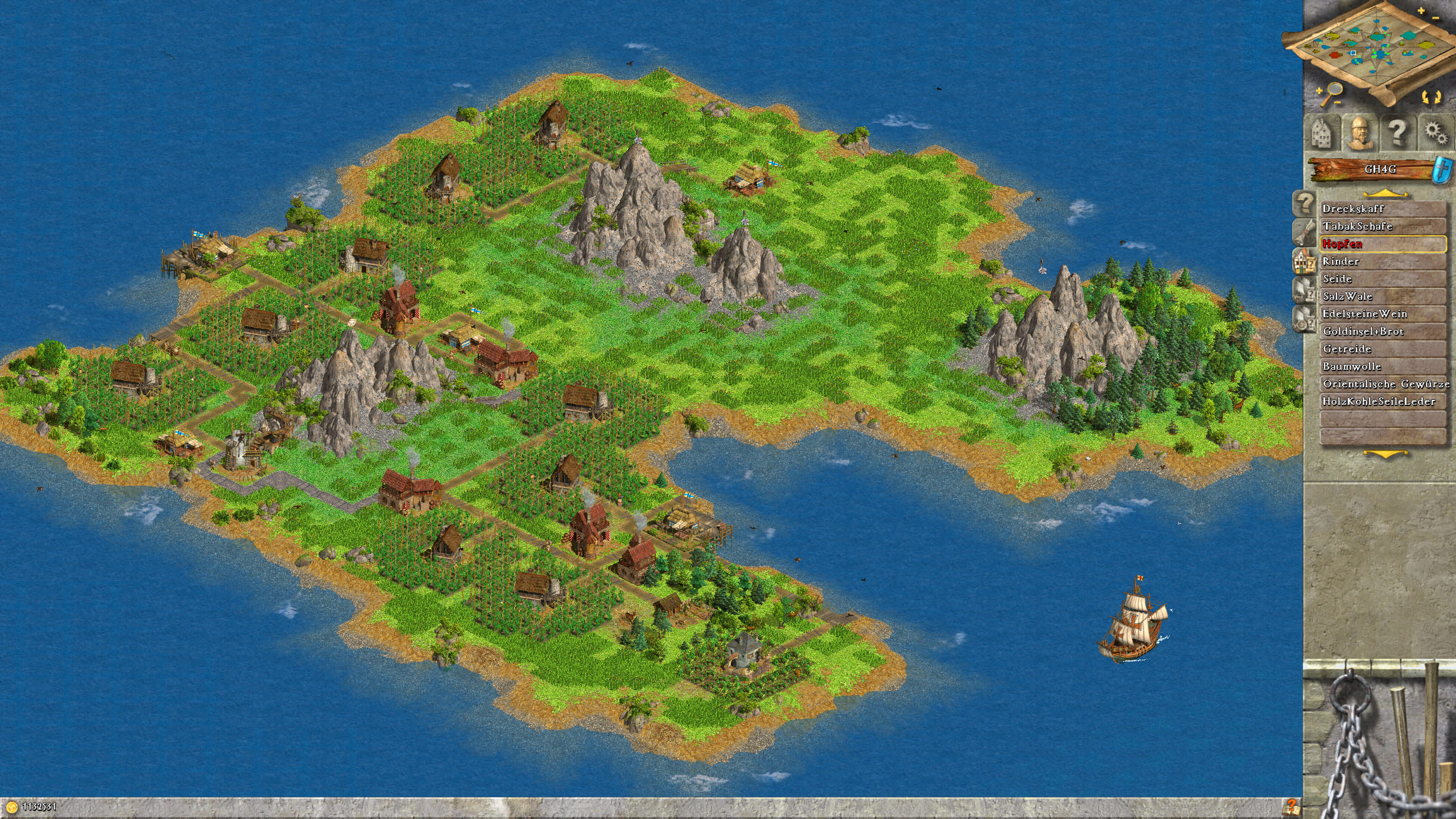This screenshot has width=1456, height=819.
Task: Open the build menu house tab
Action: tap(1321, 133)
